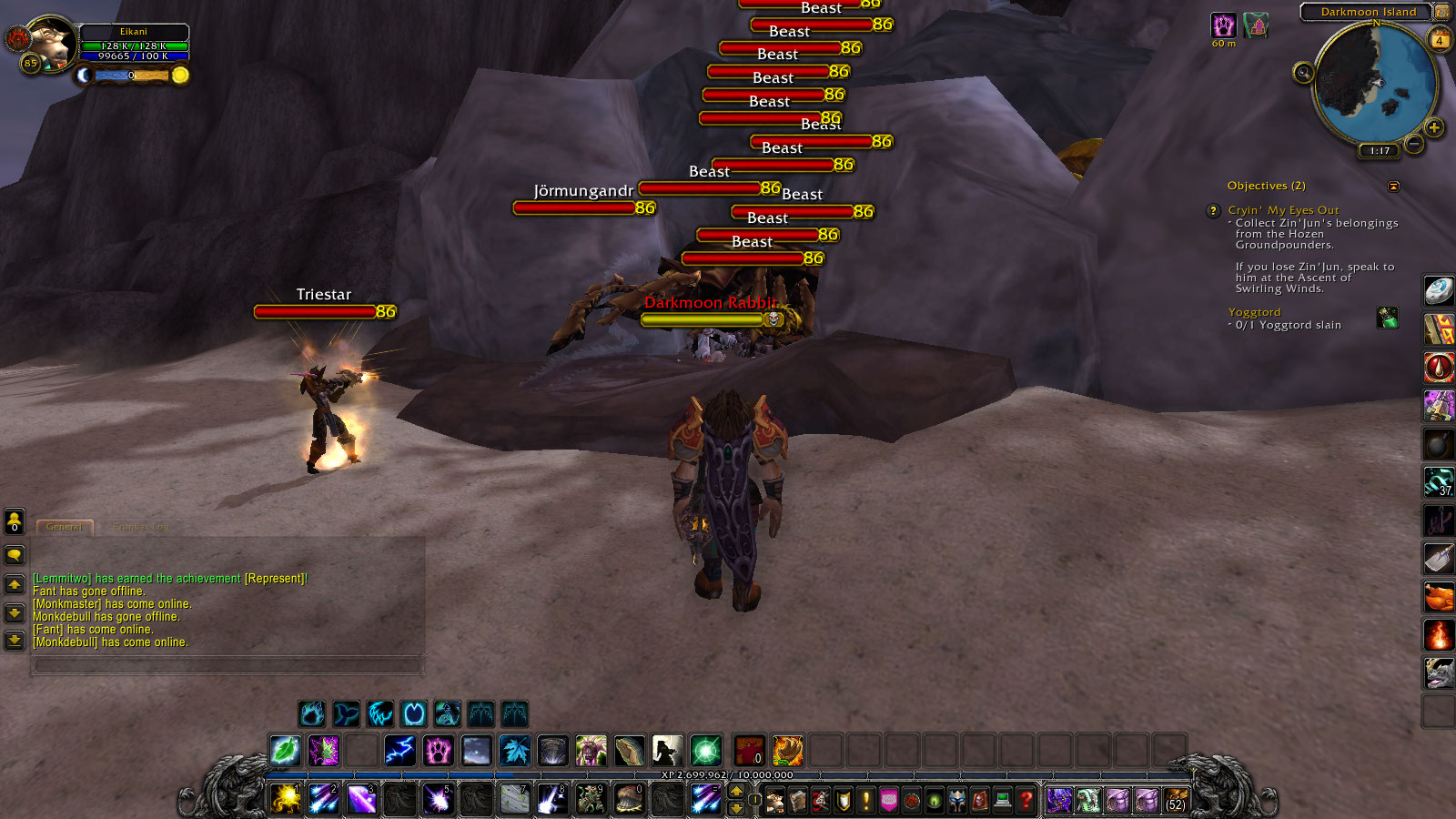Open the Encounter Journal red book icon
Image resolution: width=1456 pixels, height=819 pixels.
pos(981,802)
